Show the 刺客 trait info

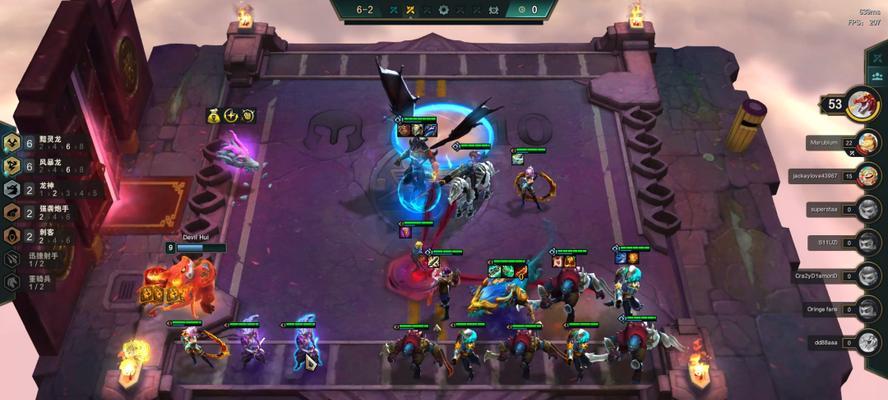(40, 235)
